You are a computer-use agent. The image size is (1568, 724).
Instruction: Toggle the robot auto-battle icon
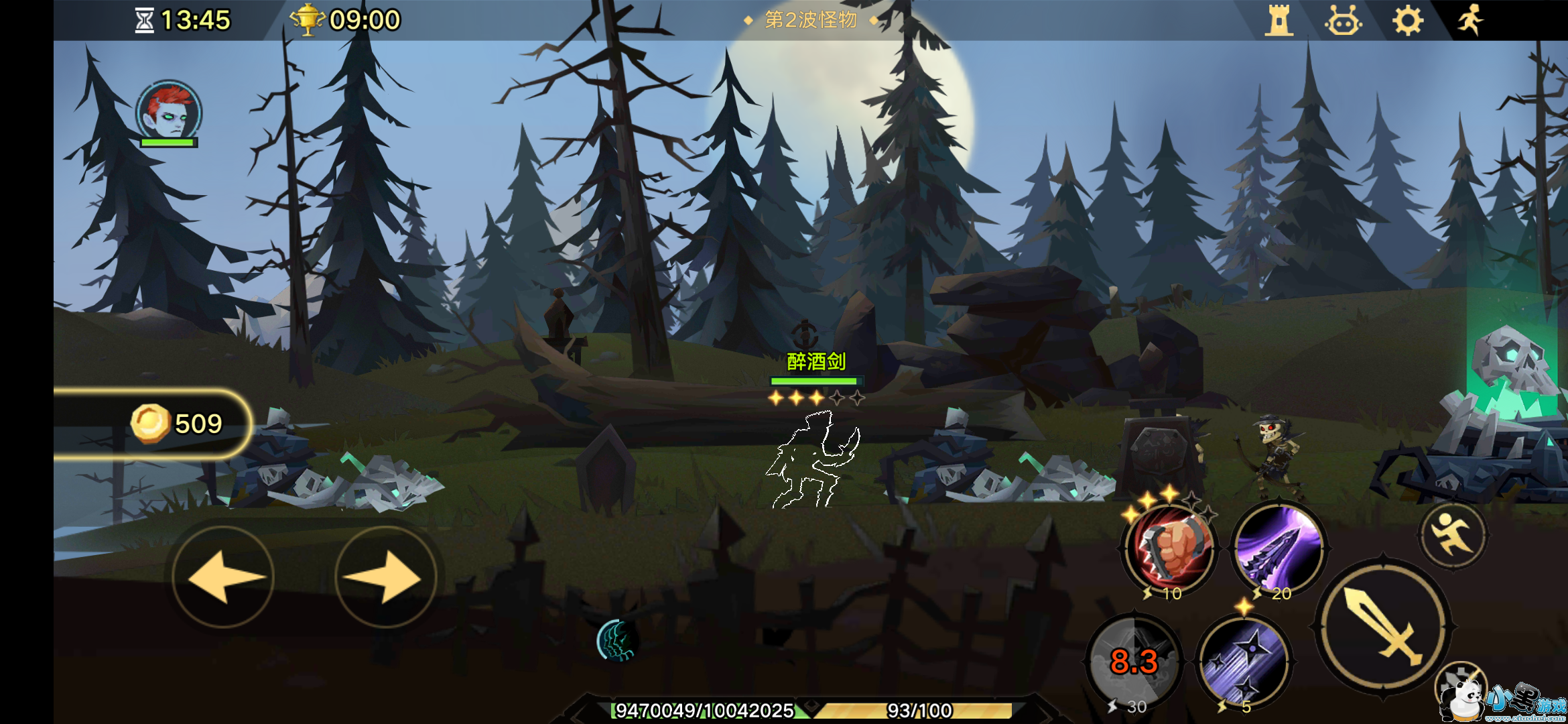tap(1343, 21)
